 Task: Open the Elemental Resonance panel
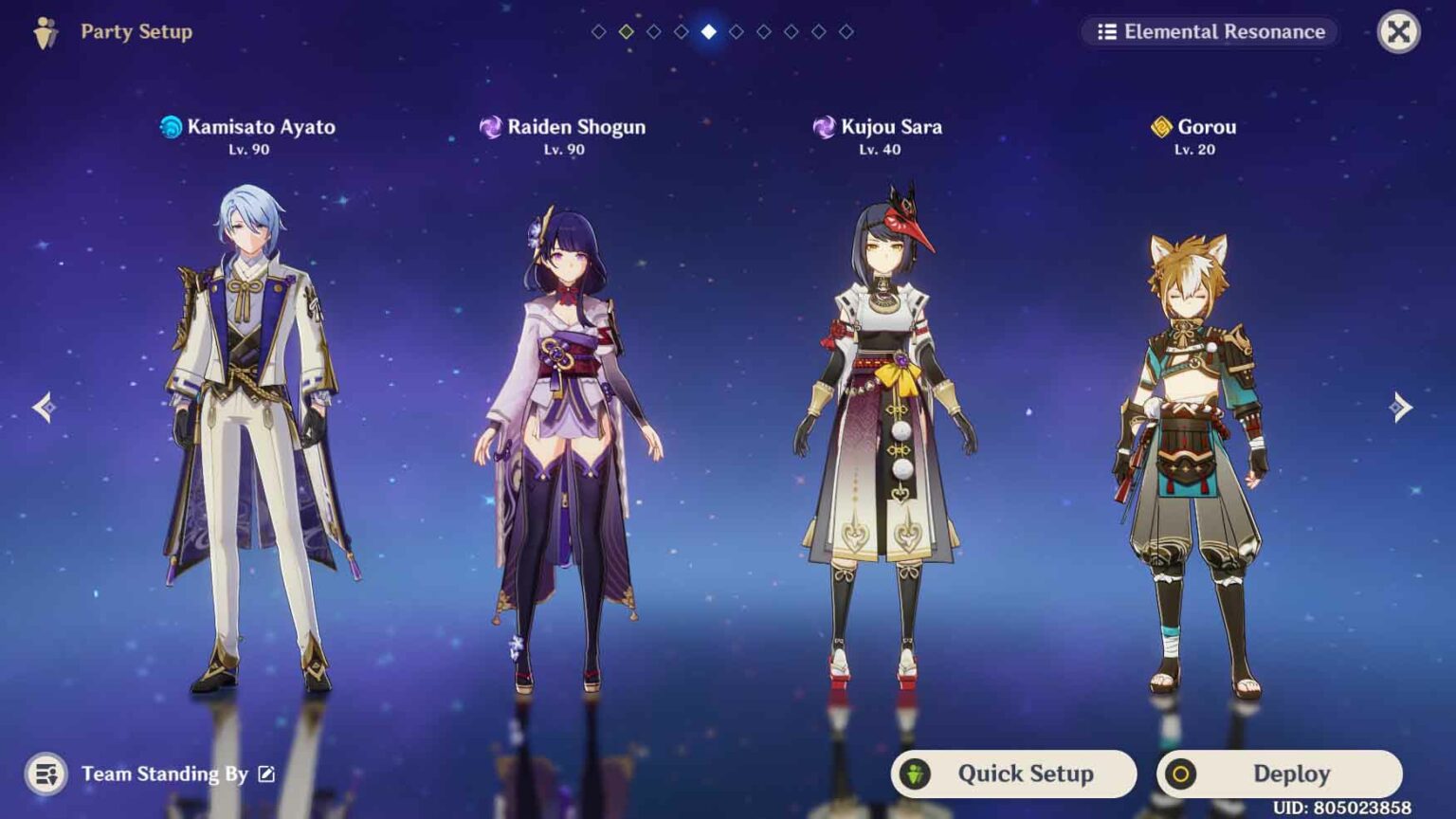pyautogui.click(x=1210, y=32)
